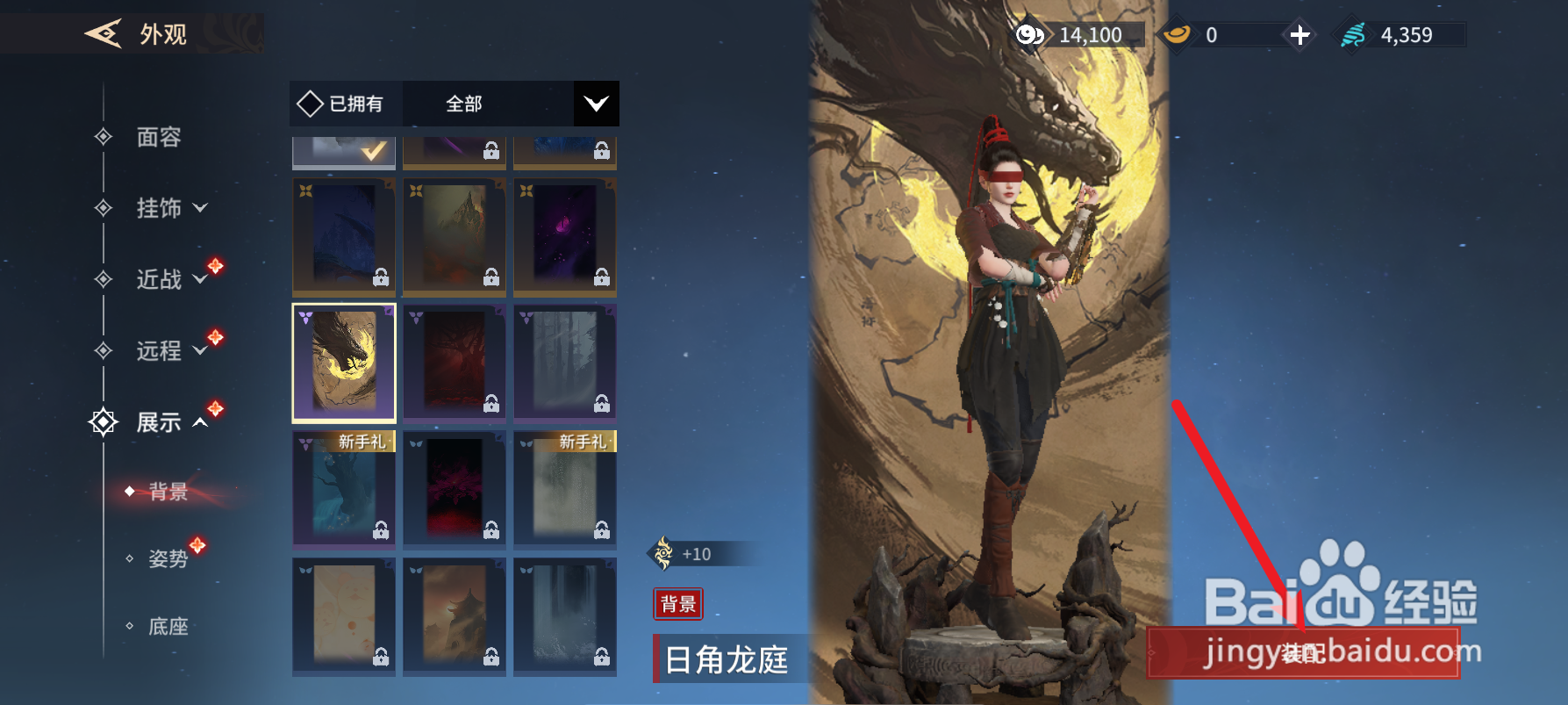Image resolution: width=1568 pixels, height=705 pixels.
Task: Pick the purple nebula background thumbnail
Action: [x=565, y=237]
